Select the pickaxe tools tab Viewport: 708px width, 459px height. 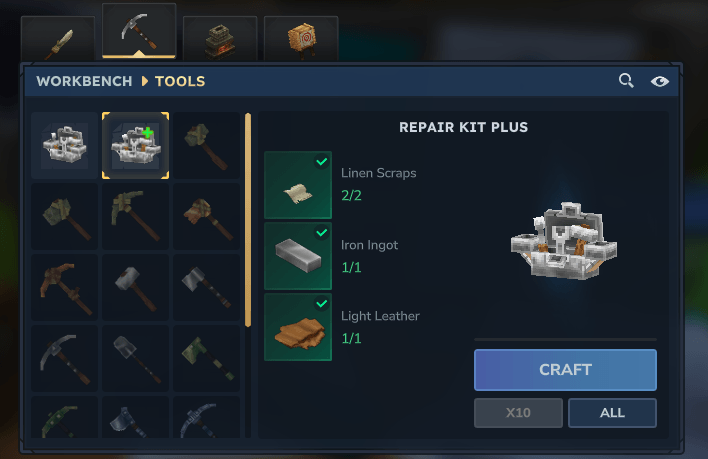click(139, 32)
